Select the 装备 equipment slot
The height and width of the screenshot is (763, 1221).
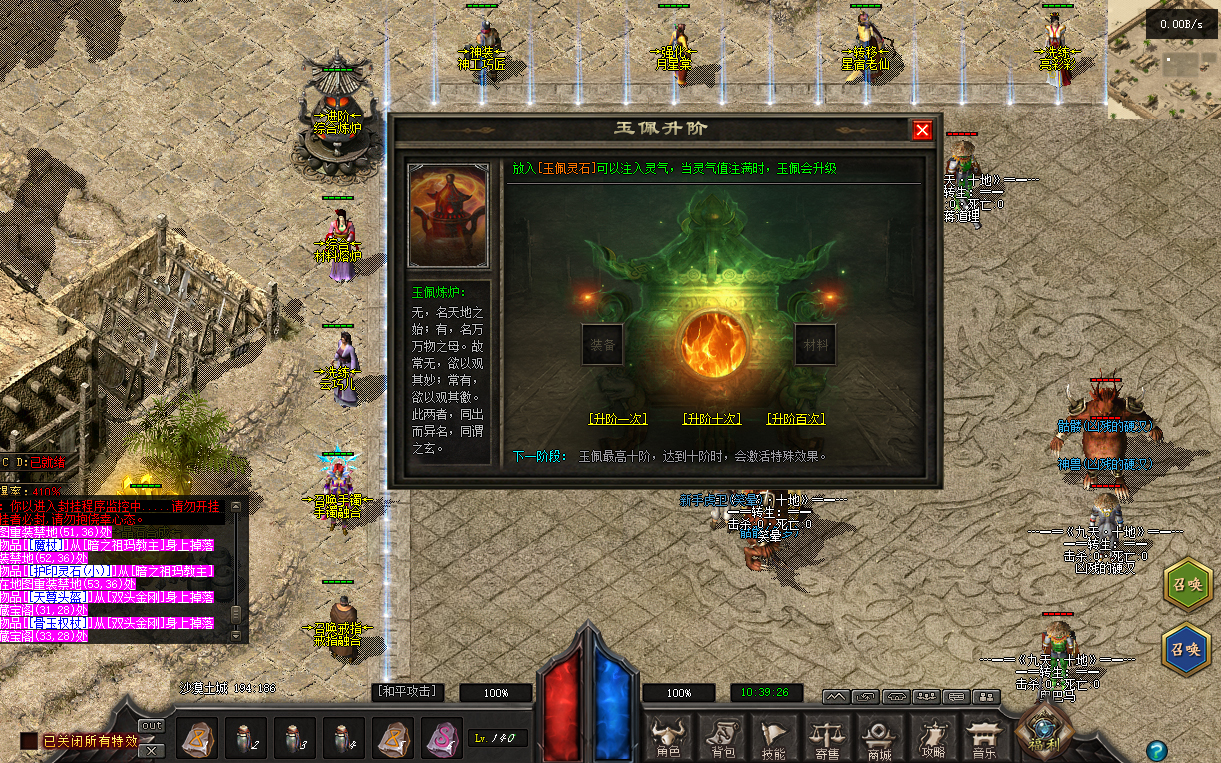[602, 345]
